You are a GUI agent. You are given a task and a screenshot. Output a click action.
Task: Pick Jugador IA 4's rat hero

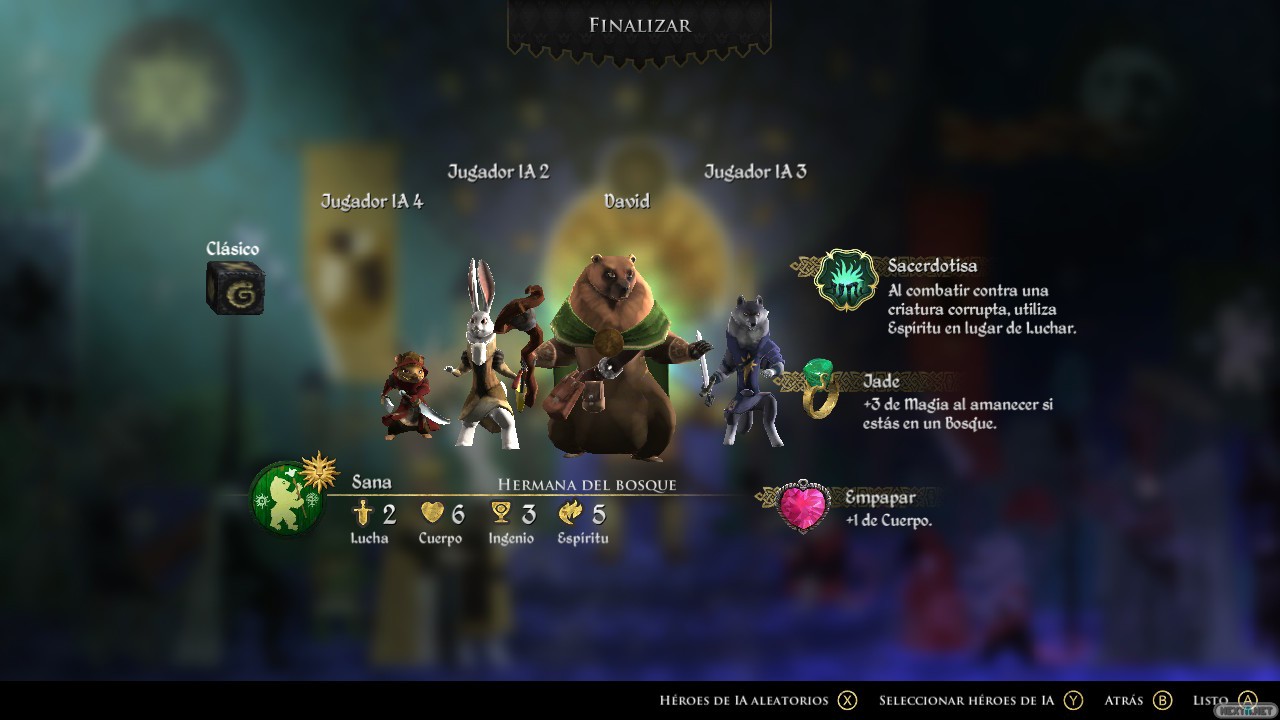coord(410,397)
